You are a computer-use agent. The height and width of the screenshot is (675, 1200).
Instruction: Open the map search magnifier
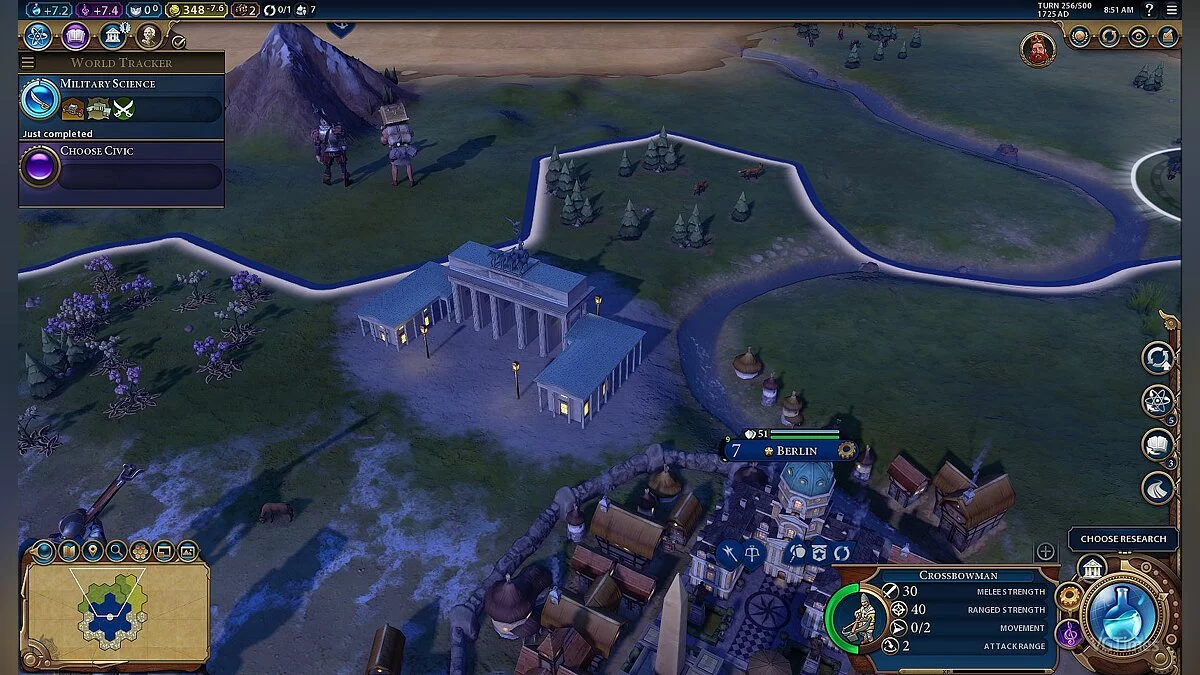click(x=117, y=550)
